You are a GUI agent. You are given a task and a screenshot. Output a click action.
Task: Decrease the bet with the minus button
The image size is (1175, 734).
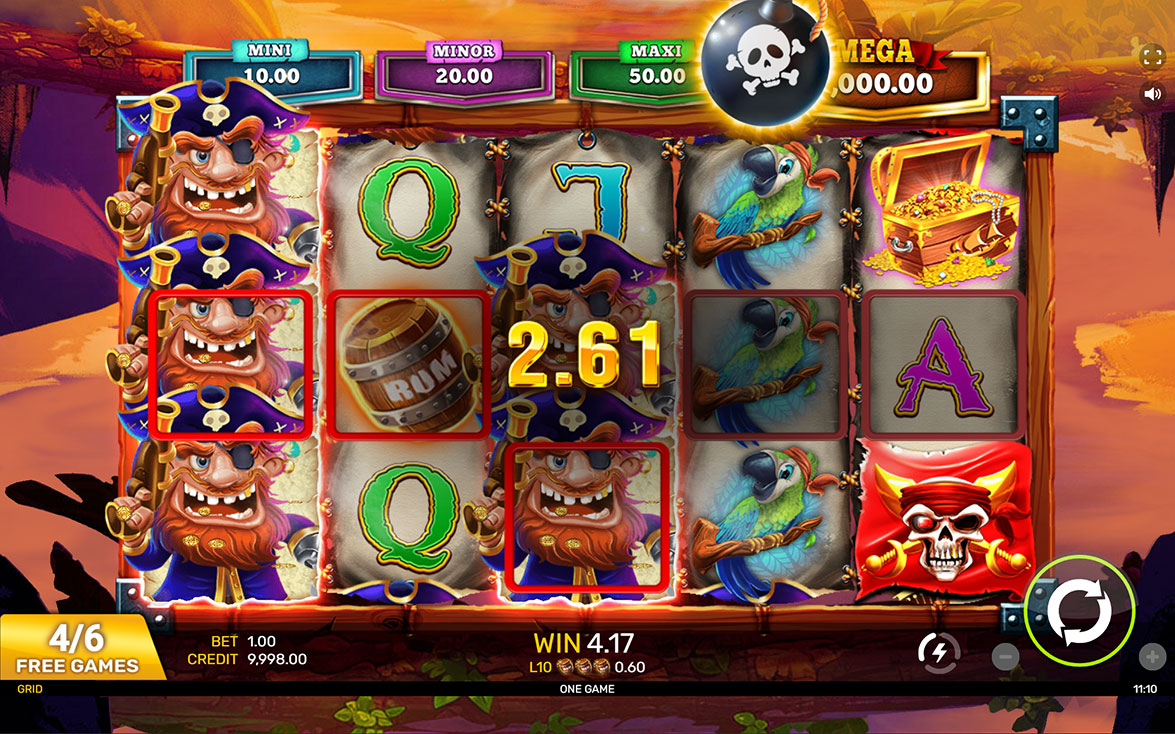[1006, 656]
